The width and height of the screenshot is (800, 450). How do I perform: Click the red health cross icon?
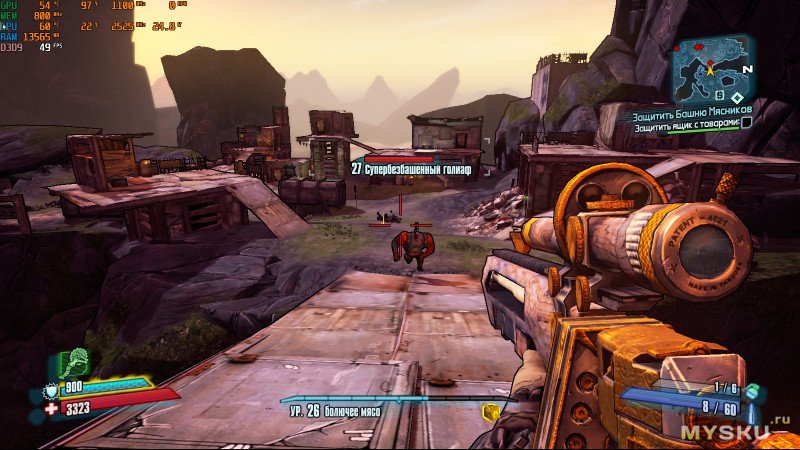tap(51, 408)
